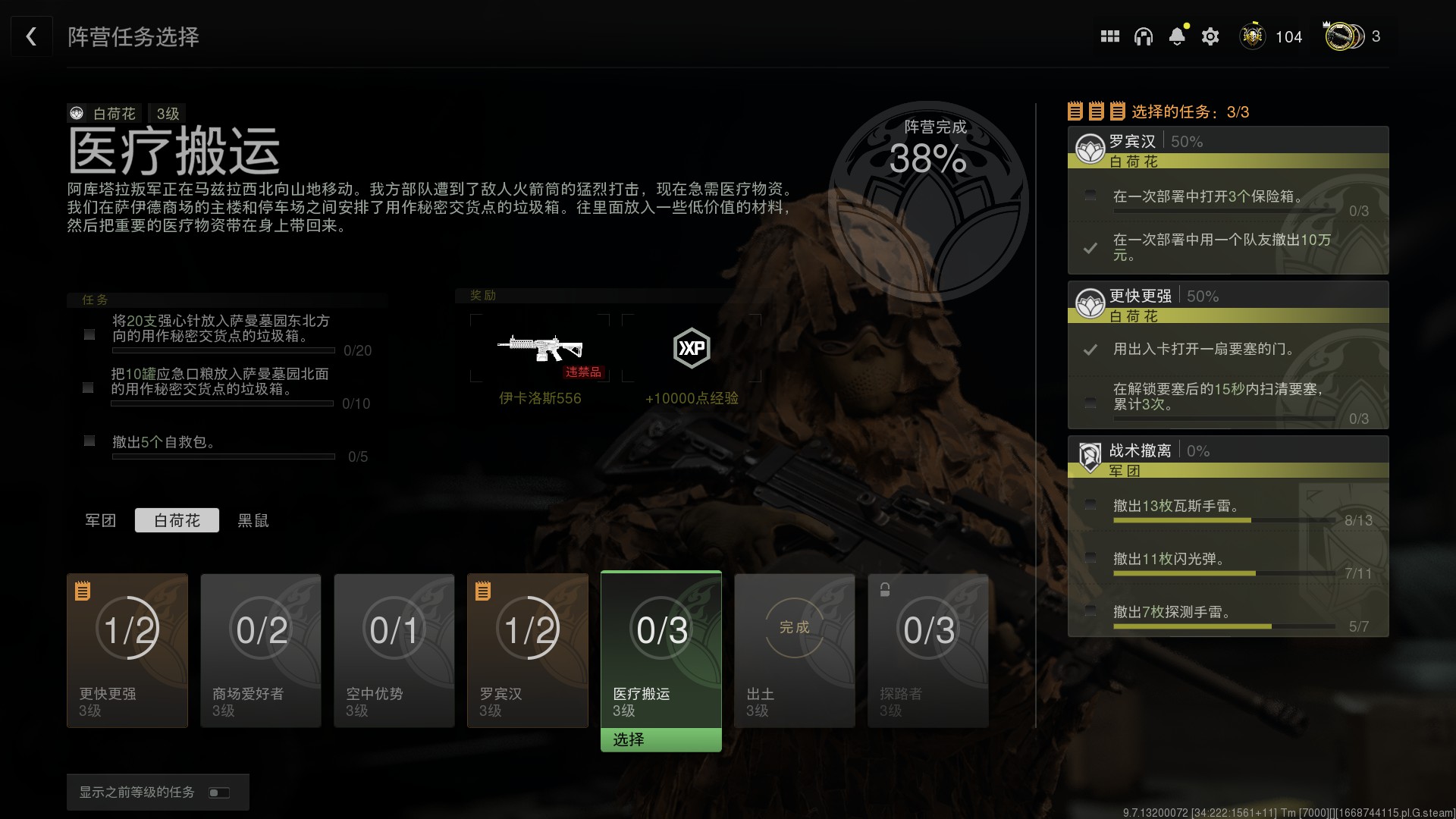This screenshot has width=1456, height=819.
Task: Choose the 更快更强 mission card
Action: (127, 650)
